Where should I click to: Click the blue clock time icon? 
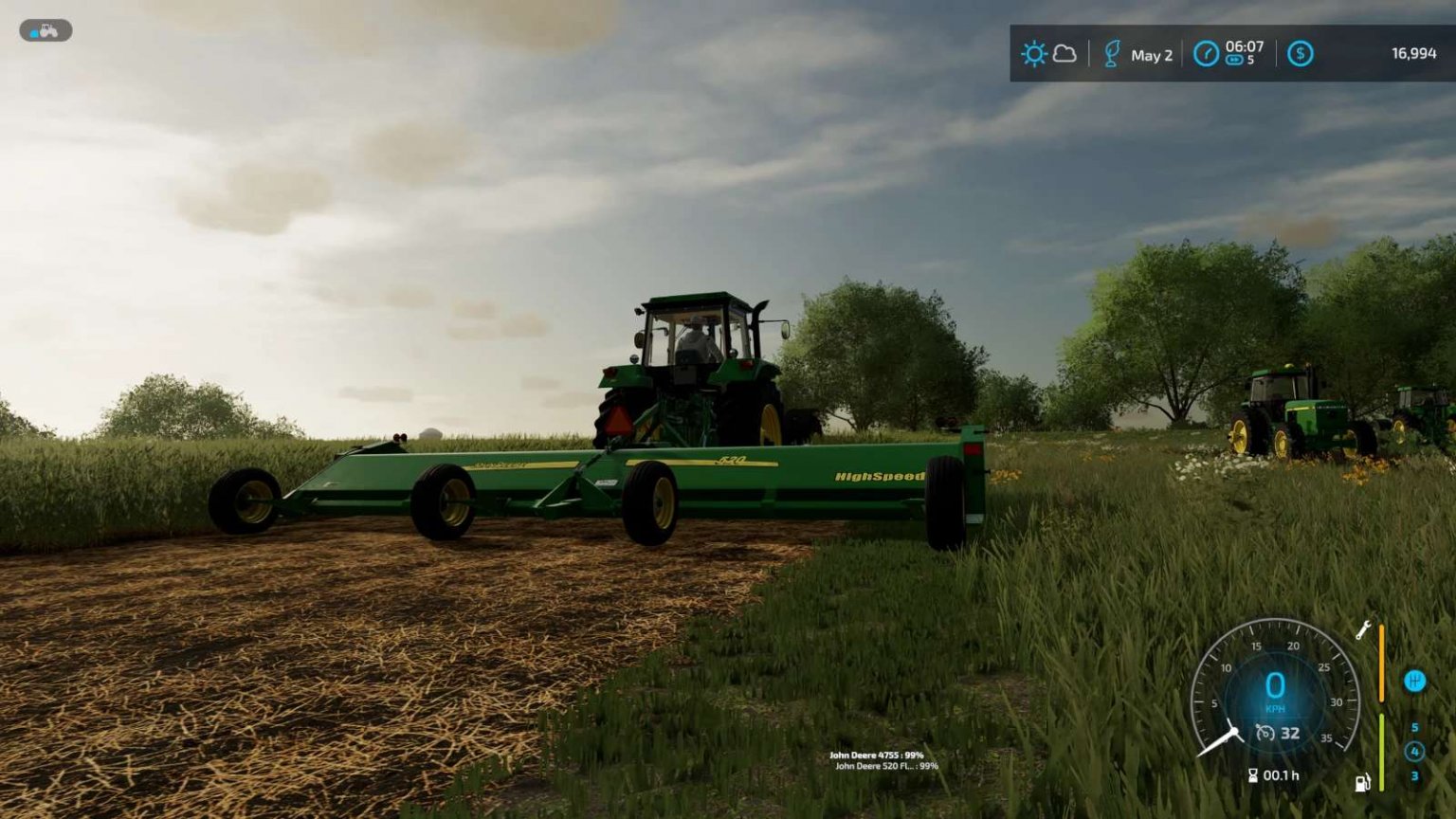coord(1206,52)
